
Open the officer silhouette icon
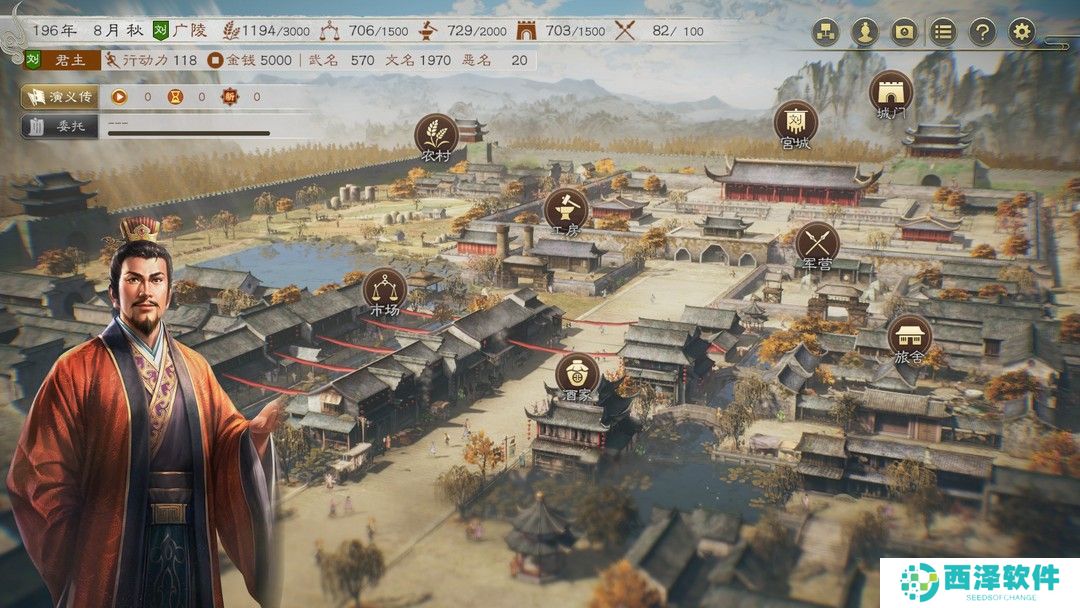coord(864,32)
